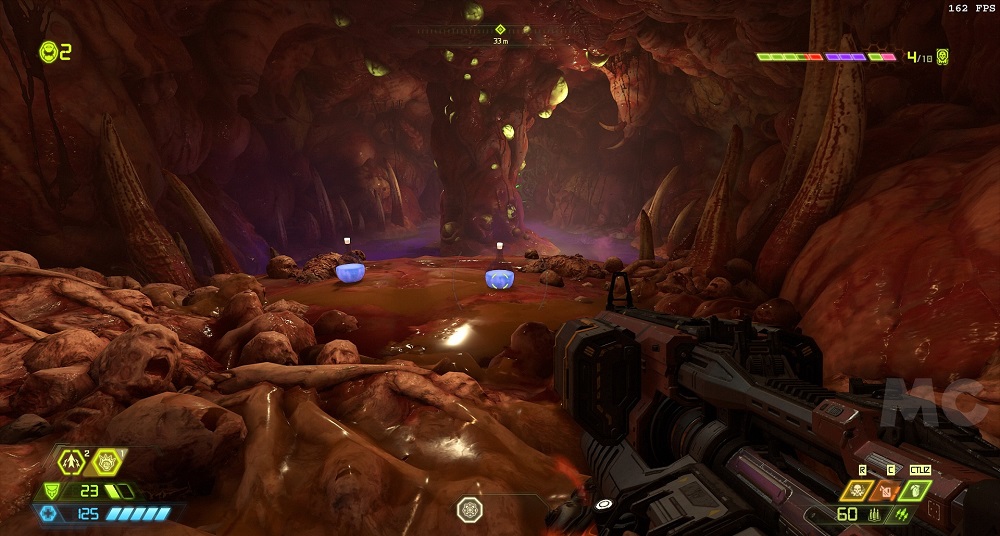Select the objective marker on the compass

tap(500, 29)
